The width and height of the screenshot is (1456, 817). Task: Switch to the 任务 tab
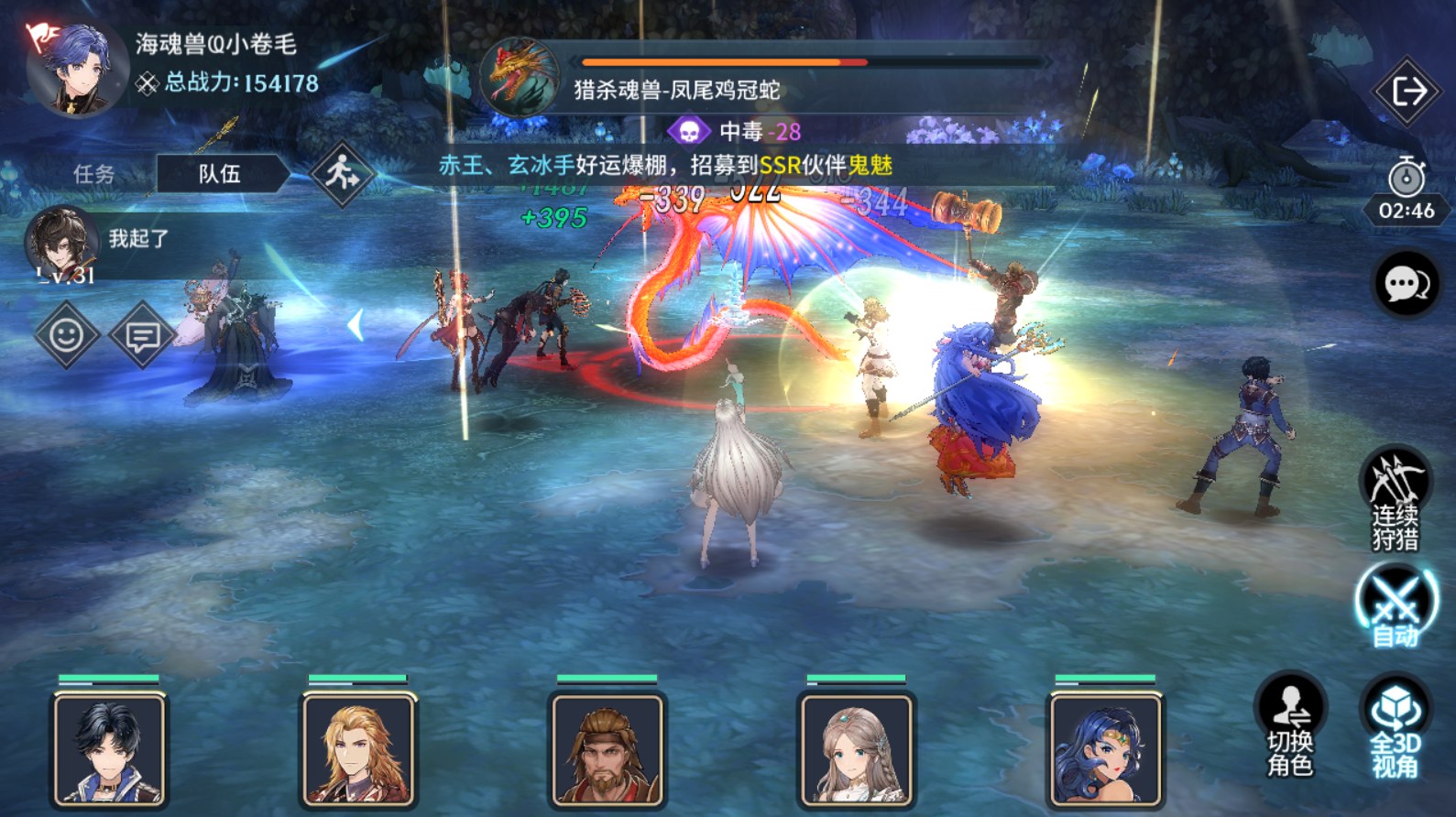click(x=93, y=174)
